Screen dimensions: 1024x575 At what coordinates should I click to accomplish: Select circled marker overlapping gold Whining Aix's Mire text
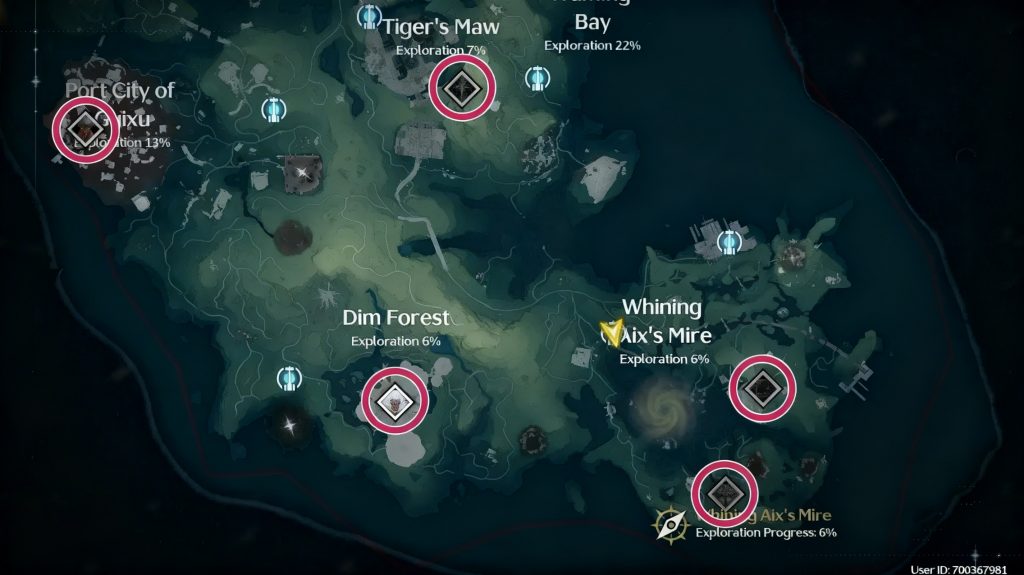tap(724, 494)
